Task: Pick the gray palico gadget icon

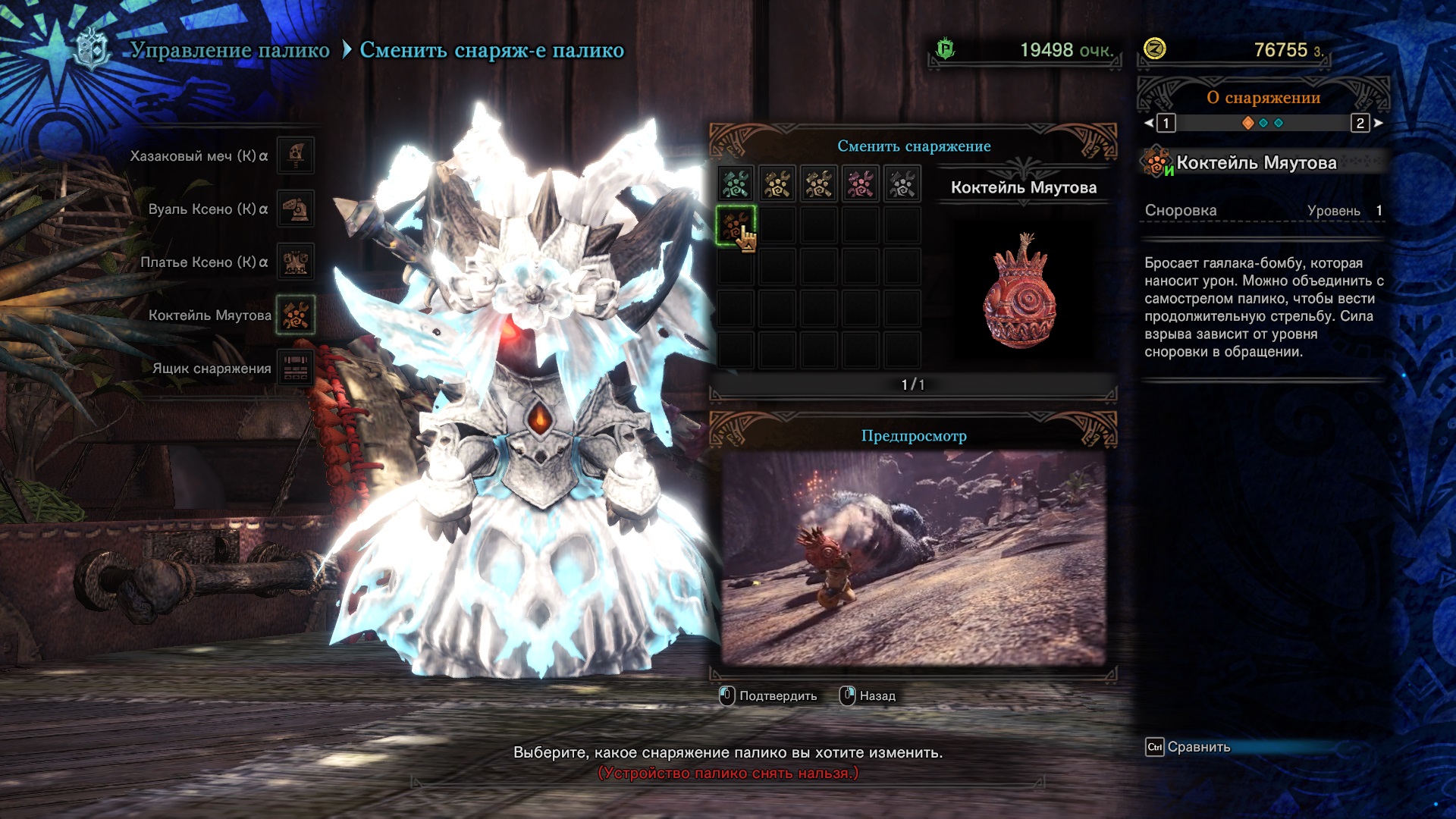Action: click(902, 184)
